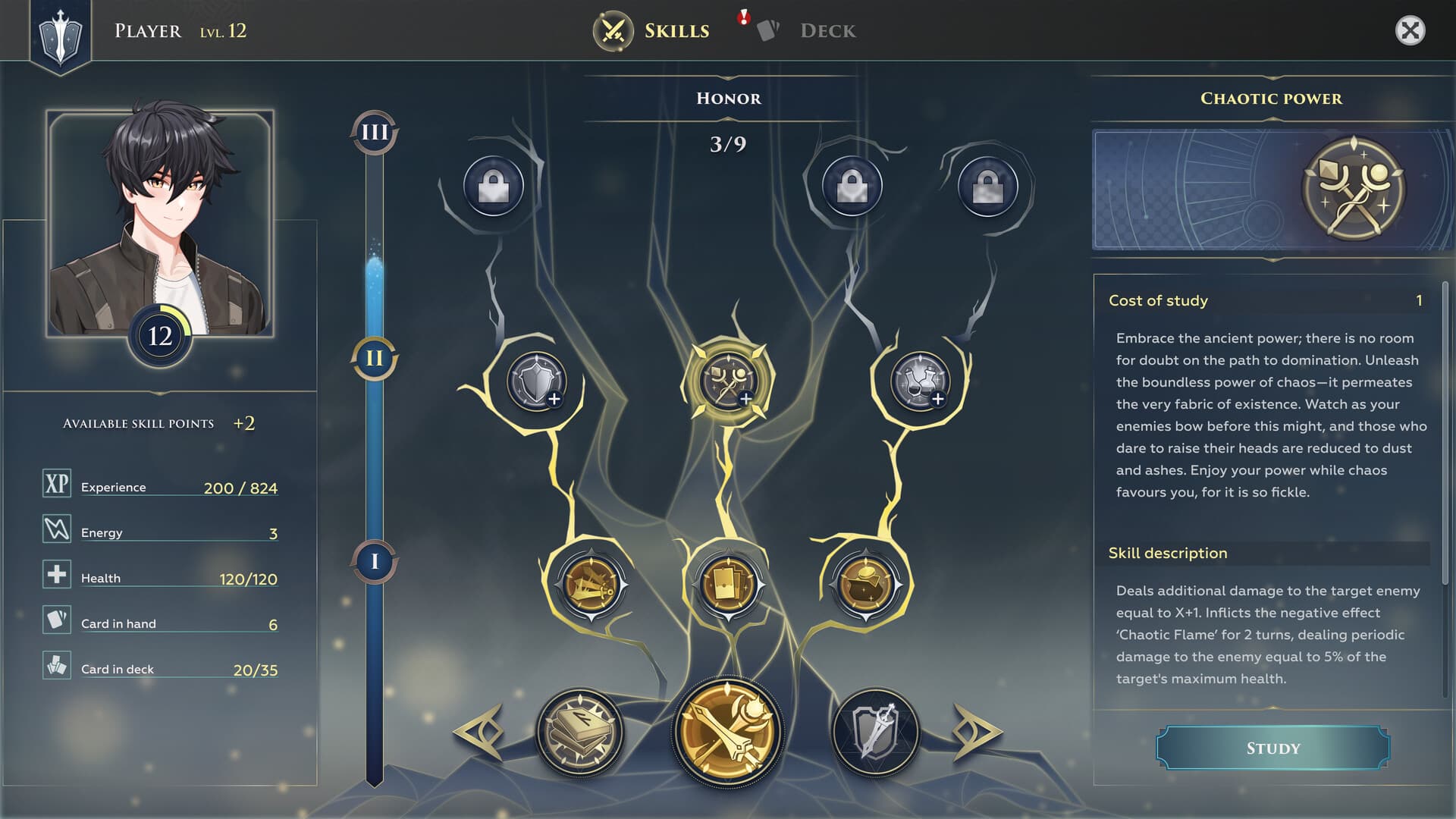The width and height of the screenshot is (1456, 819).
Task: Choose the gold pouch skill node
Action: [865, 585]
